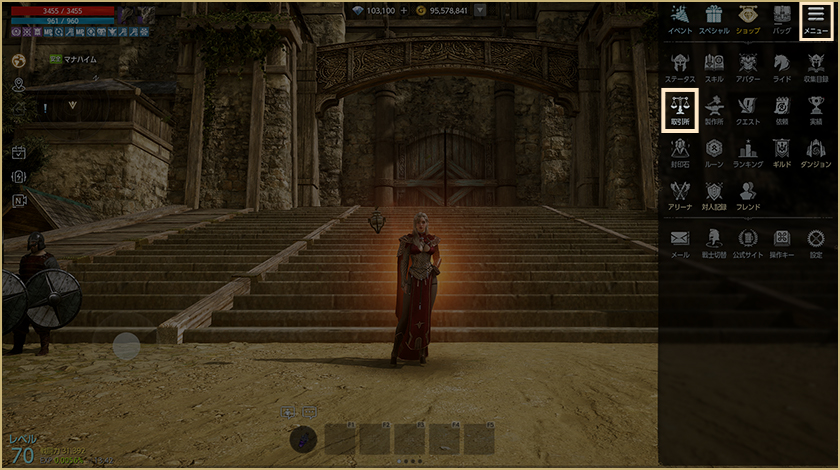Open the イベント (event) menu
840x470 pixels.
(x=680, y=19)
